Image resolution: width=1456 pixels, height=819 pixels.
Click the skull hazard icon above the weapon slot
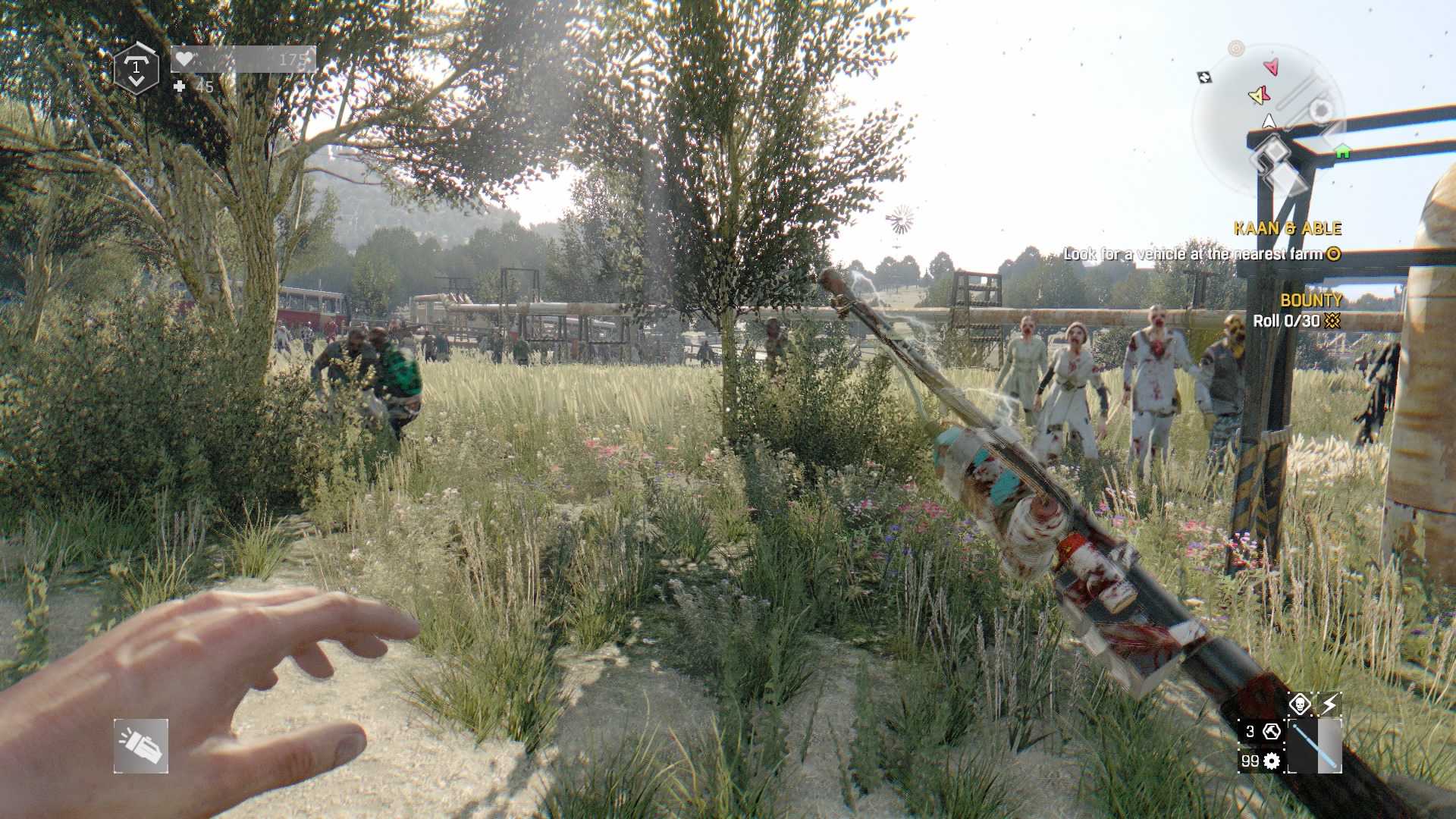click(x=1301, y=704)
